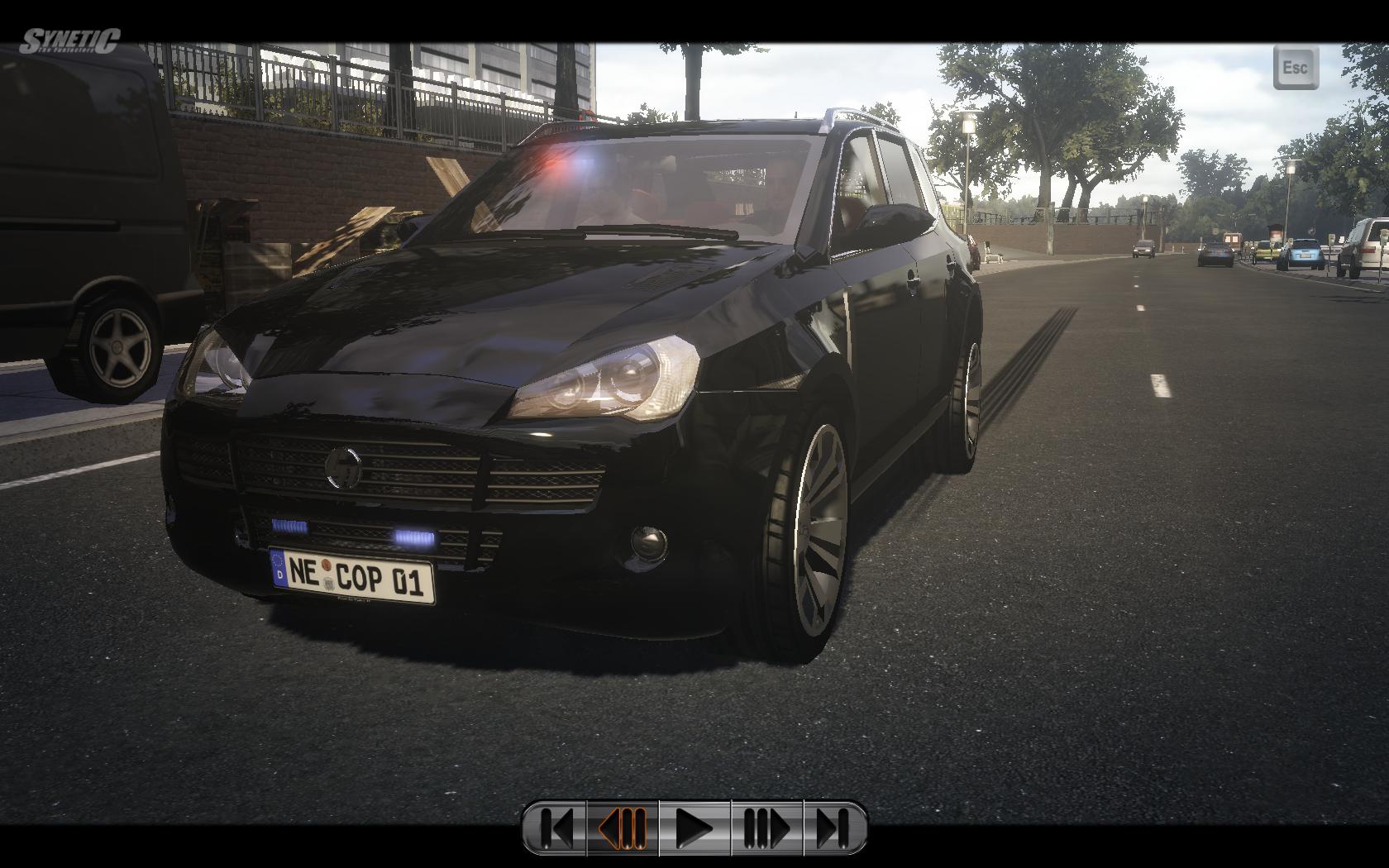Skip back to the replay start
This screenshot has width=1389, height=868.
(x=556, y=827)
